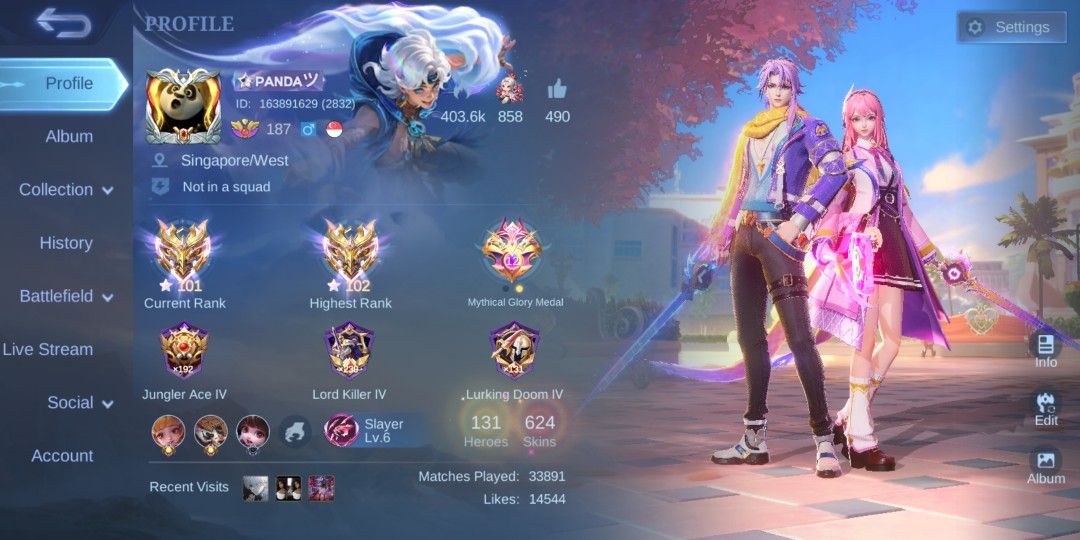Expand the Collection section

pyautogui.click(x=66, y=189)
